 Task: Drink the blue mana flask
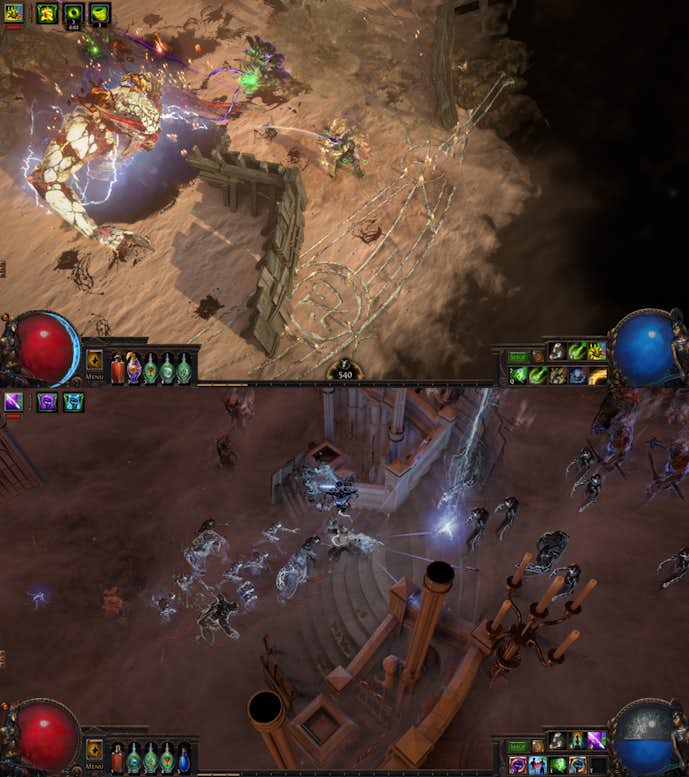[x=184, y=758]
